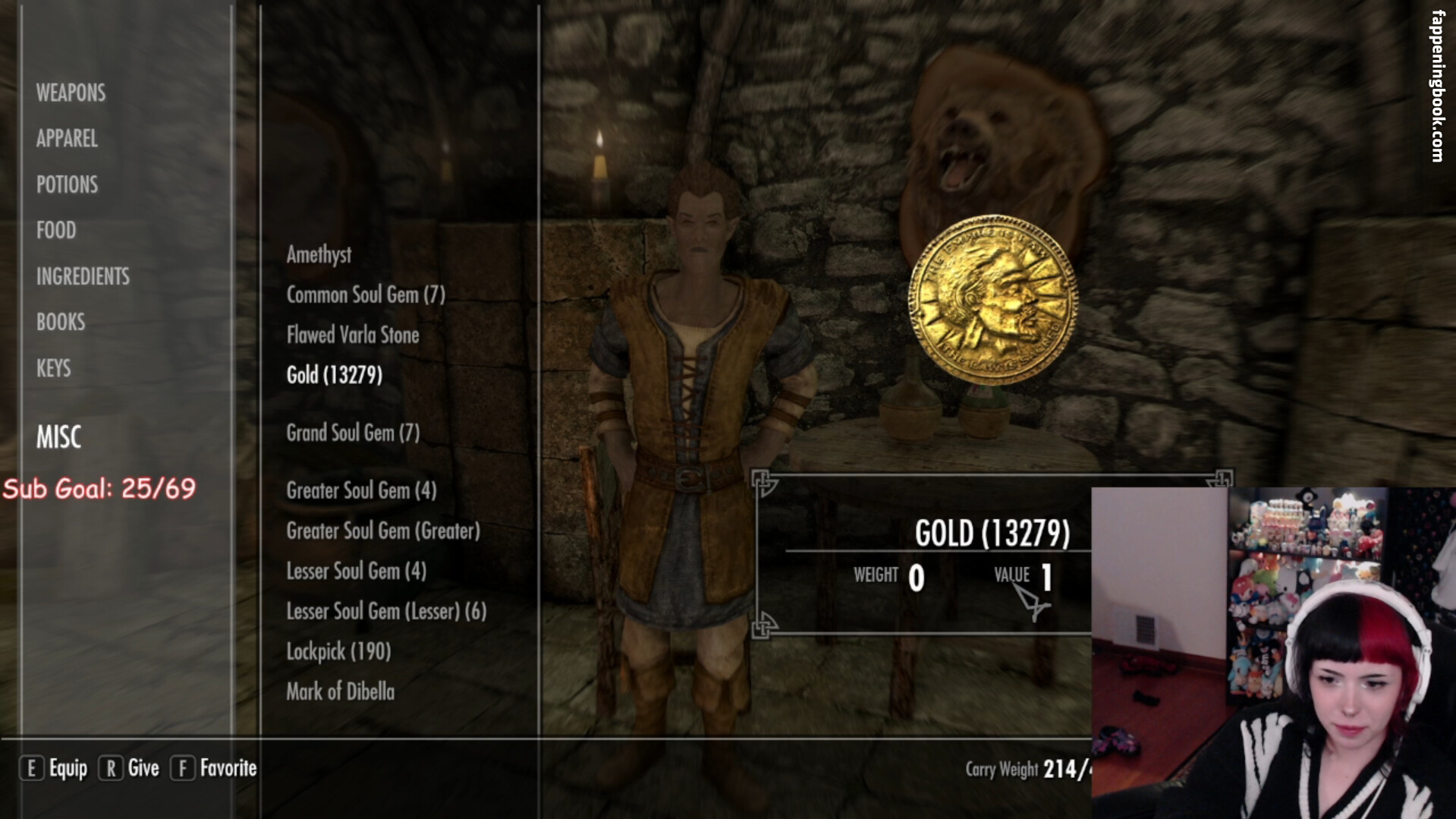
Task: Select Lockpick (190) from the list
Action: 338,651
